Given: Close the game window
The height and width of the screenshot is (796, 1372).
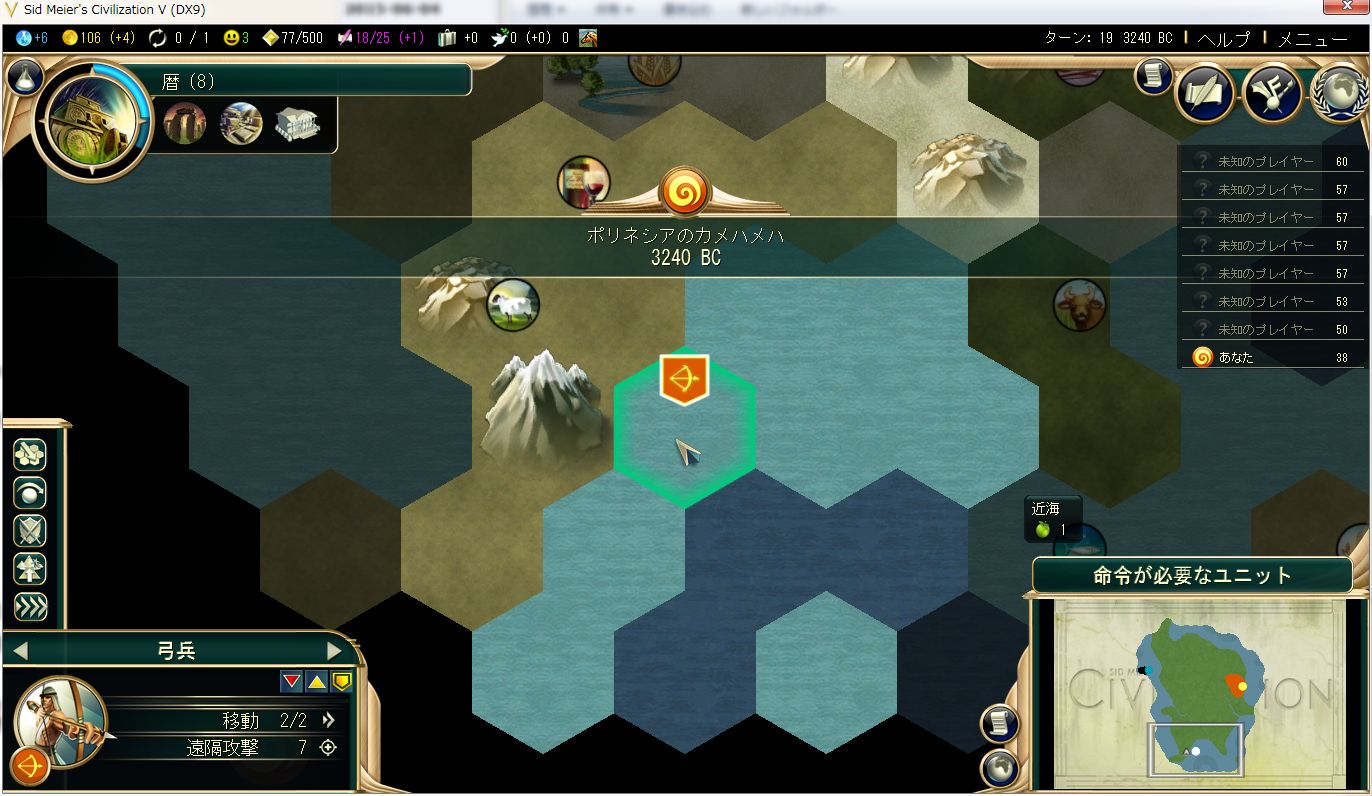Looking at the screenshot, I should pyautogui.click(x=1343, y=9).
